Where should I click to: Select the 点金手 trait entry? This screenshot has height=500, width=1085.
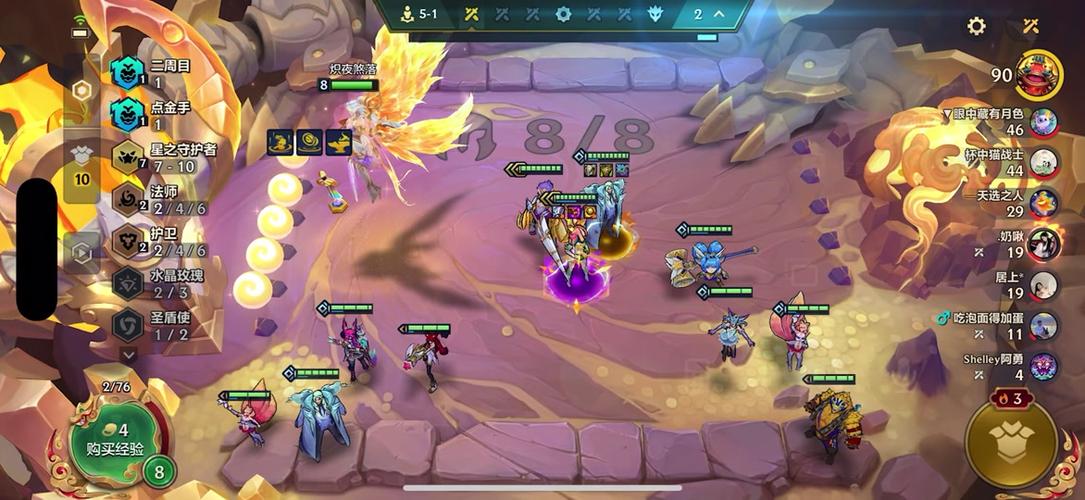coord(127,114)
